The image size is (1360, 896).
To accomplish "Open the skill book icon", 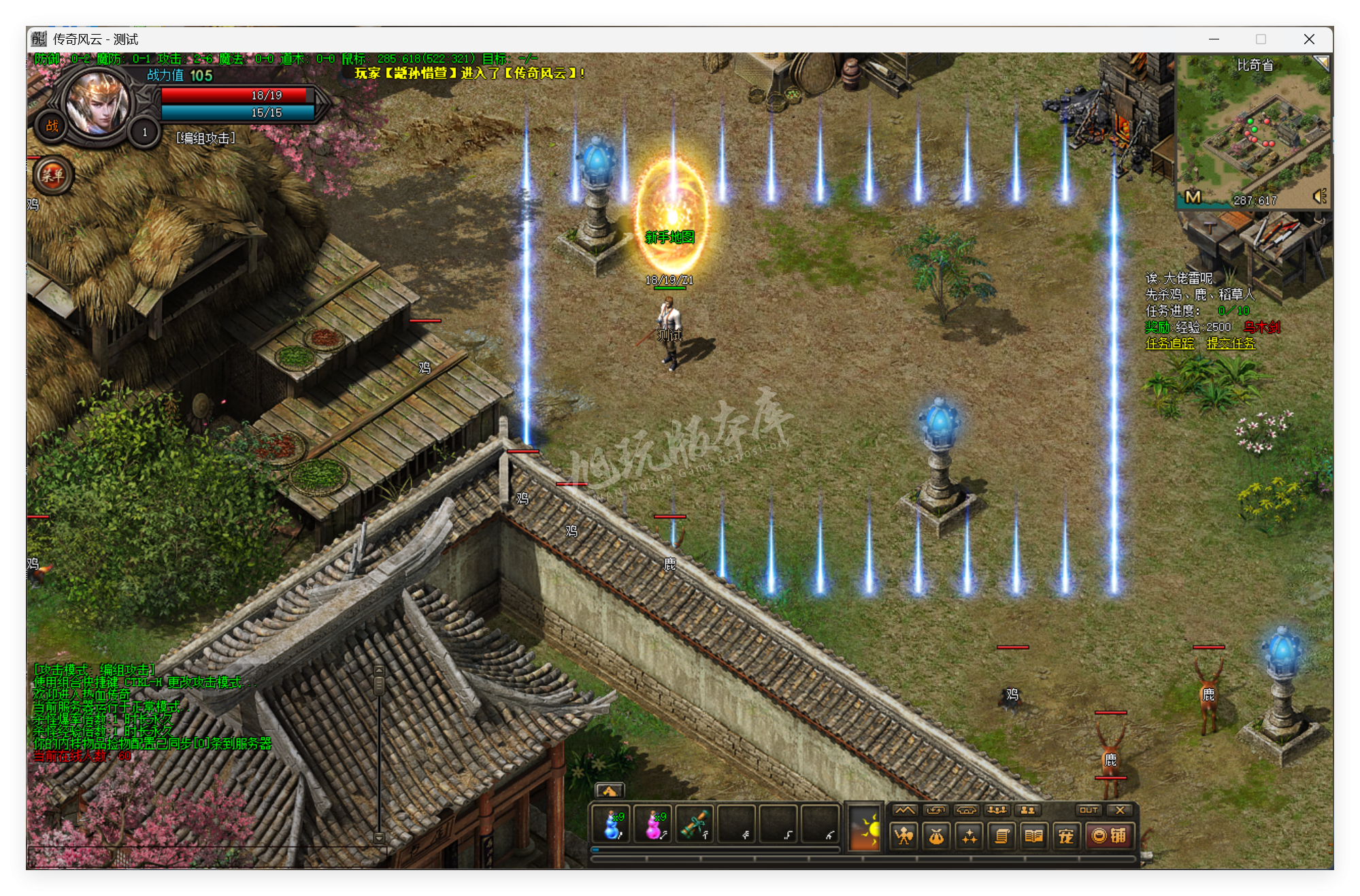I will pos(1034,835).
